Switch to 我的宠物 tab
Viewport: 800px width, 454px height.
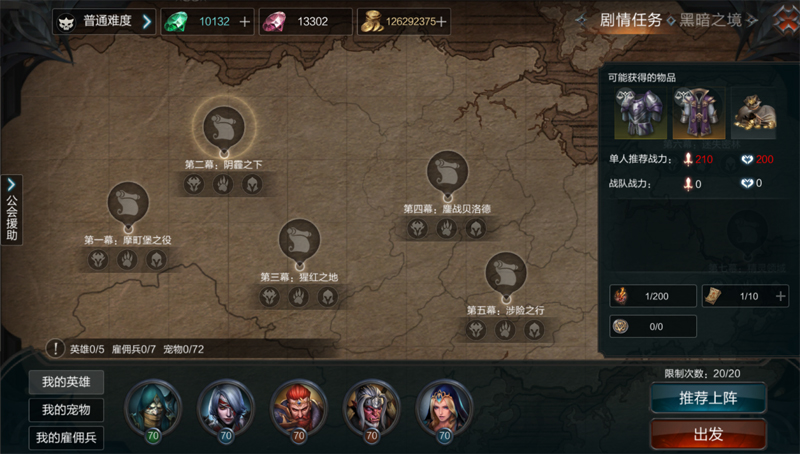click(x=66, y=410)
